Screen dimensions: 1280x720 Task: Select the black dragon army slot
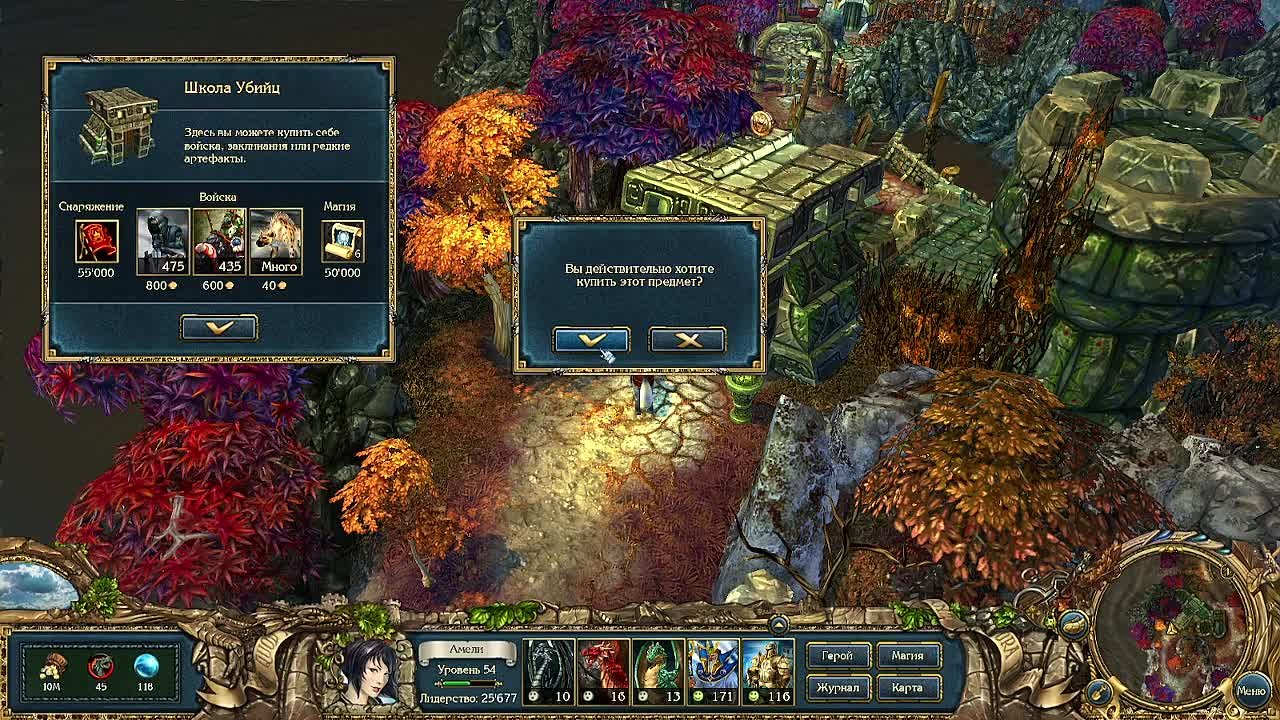pos(549,671)
